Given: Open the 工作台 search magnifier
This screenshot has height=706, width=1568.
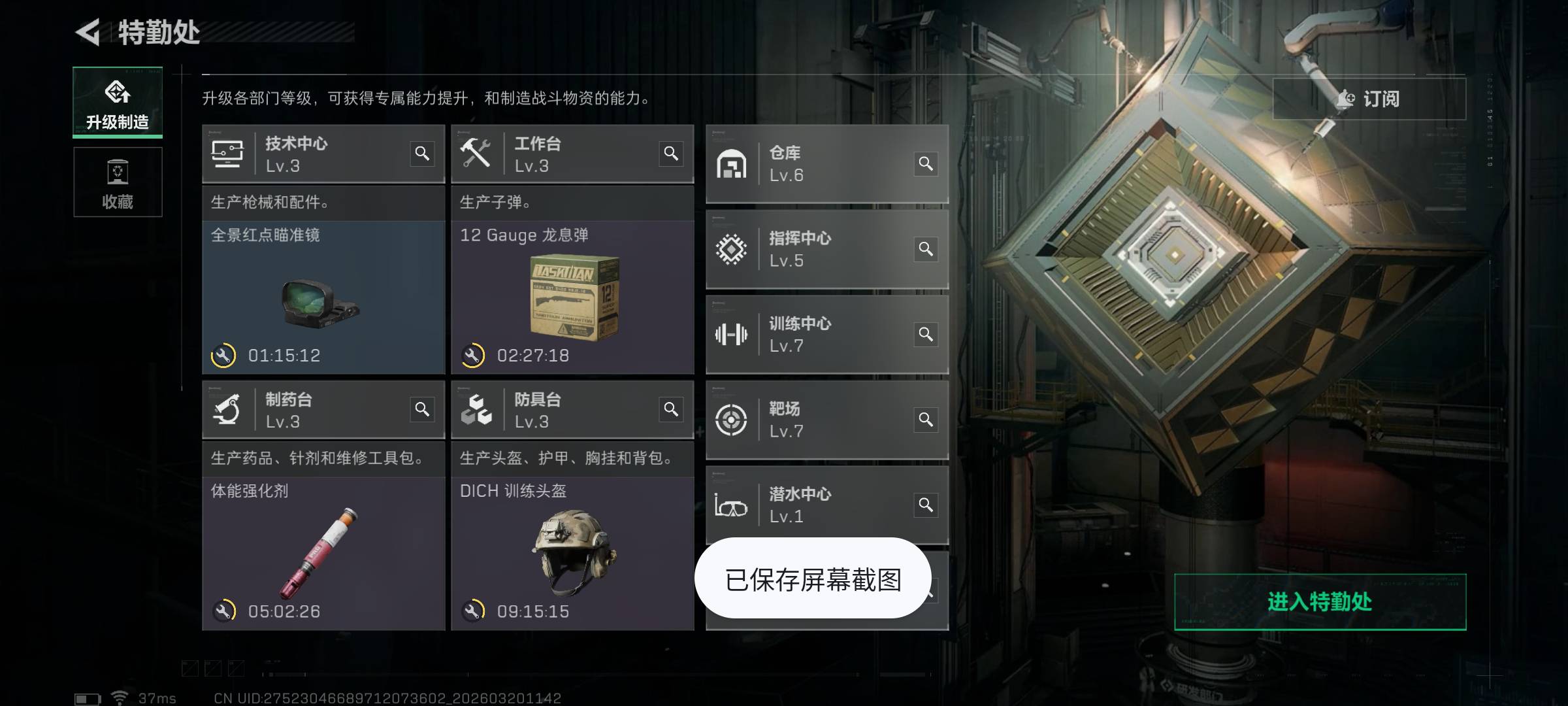Looking at the screenshot, I should (670, 153).
